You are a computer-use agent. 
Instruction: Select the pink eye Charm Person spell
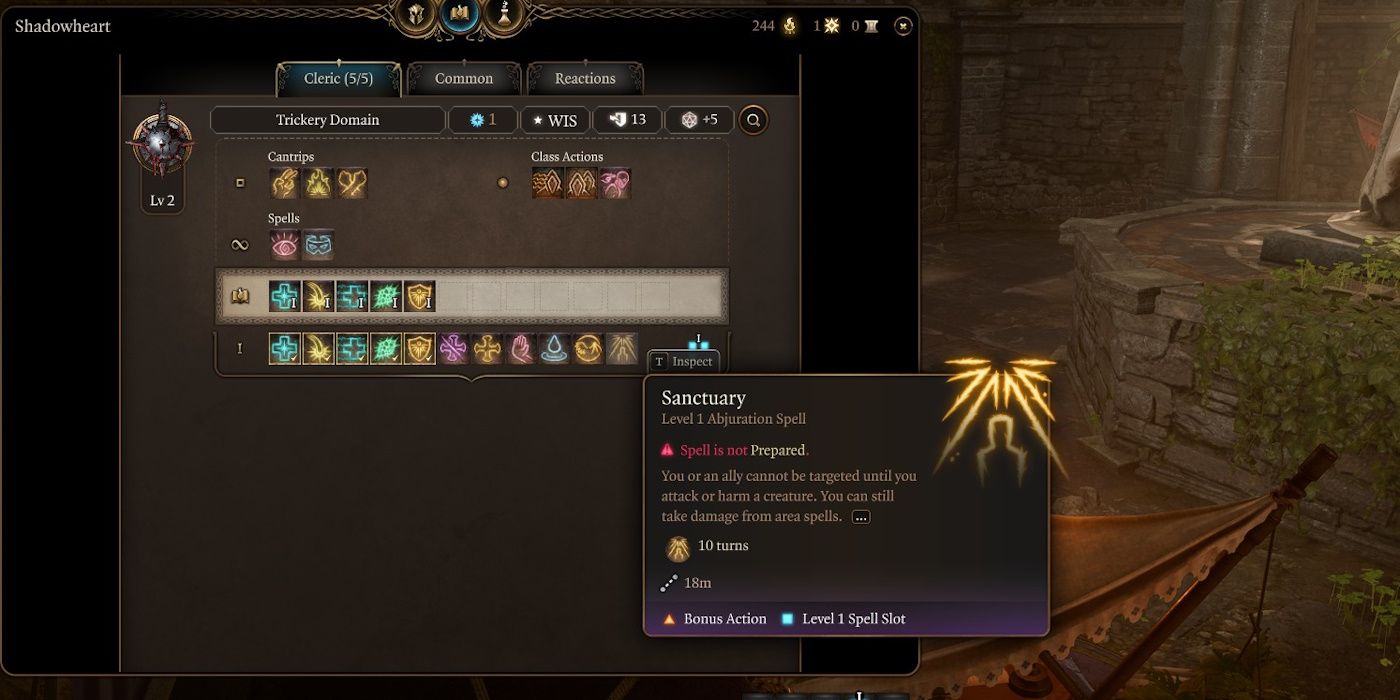coord(285,245)
